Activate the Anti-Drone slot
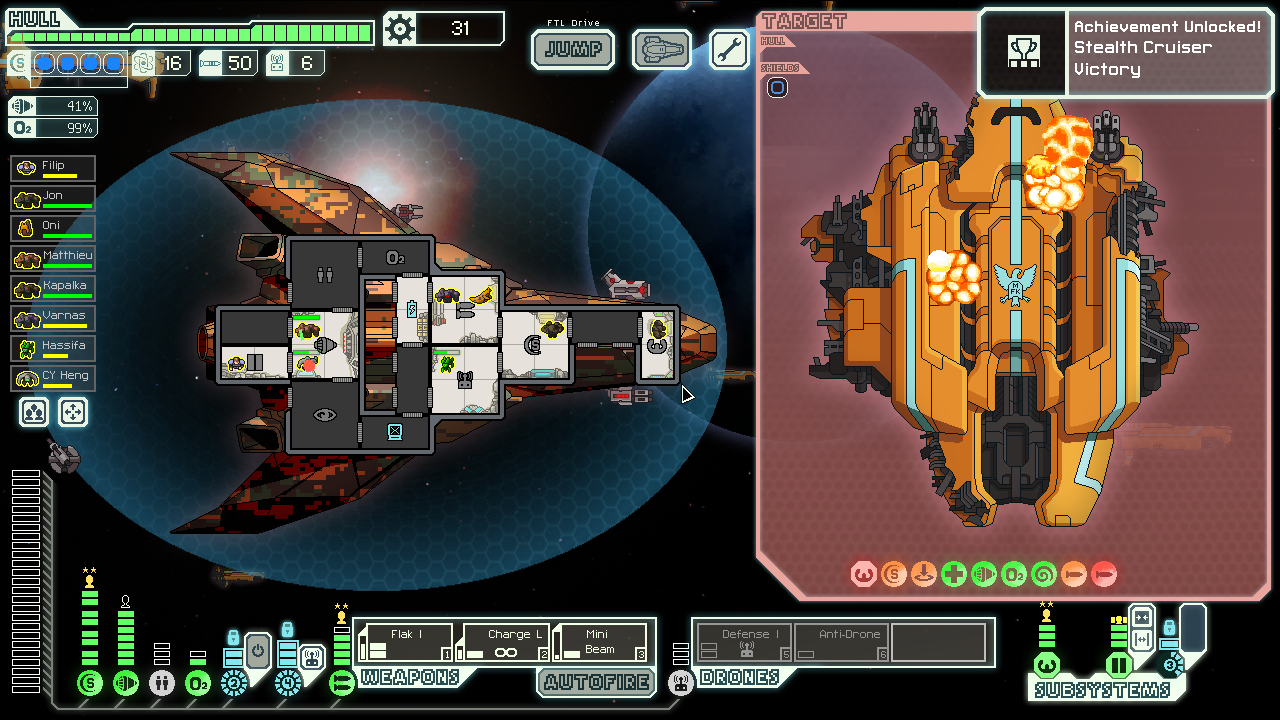The width and height of the screenshot is (1280, 720). pos(842,642)
